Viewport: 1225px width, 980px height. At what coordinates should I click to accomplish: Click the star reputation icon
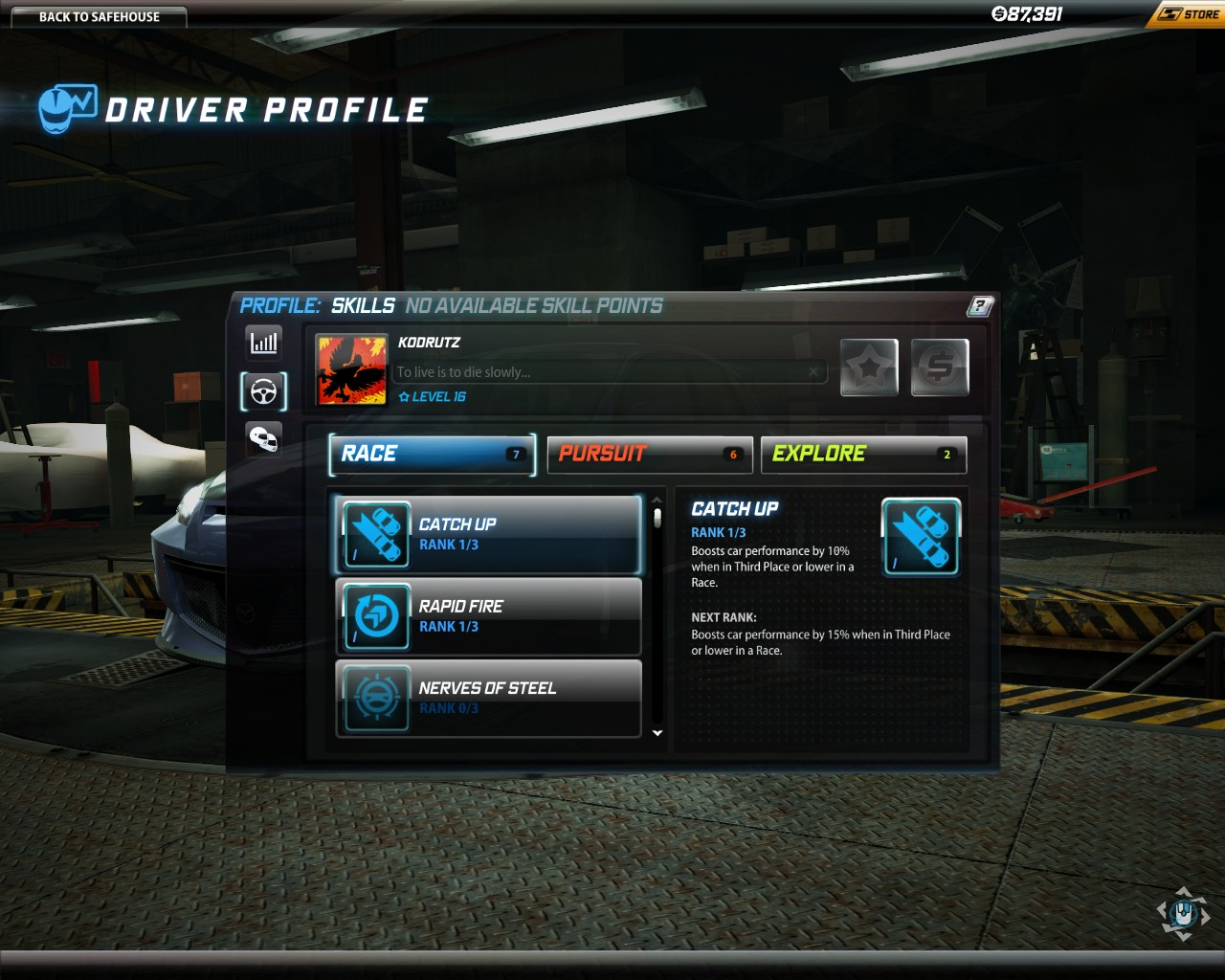pyautogui.click(x=867, y=367)
